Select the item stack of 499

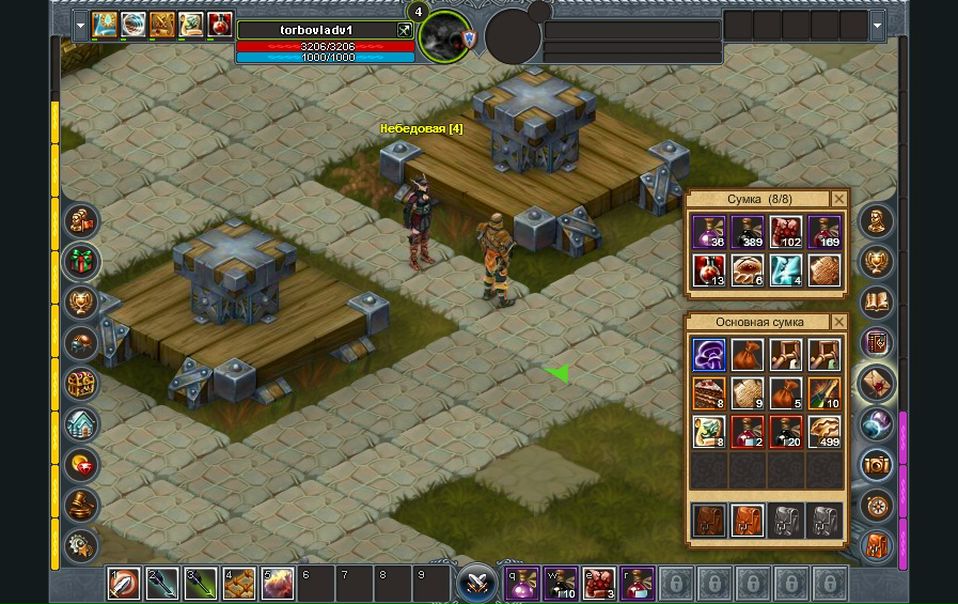click(824, 431)
